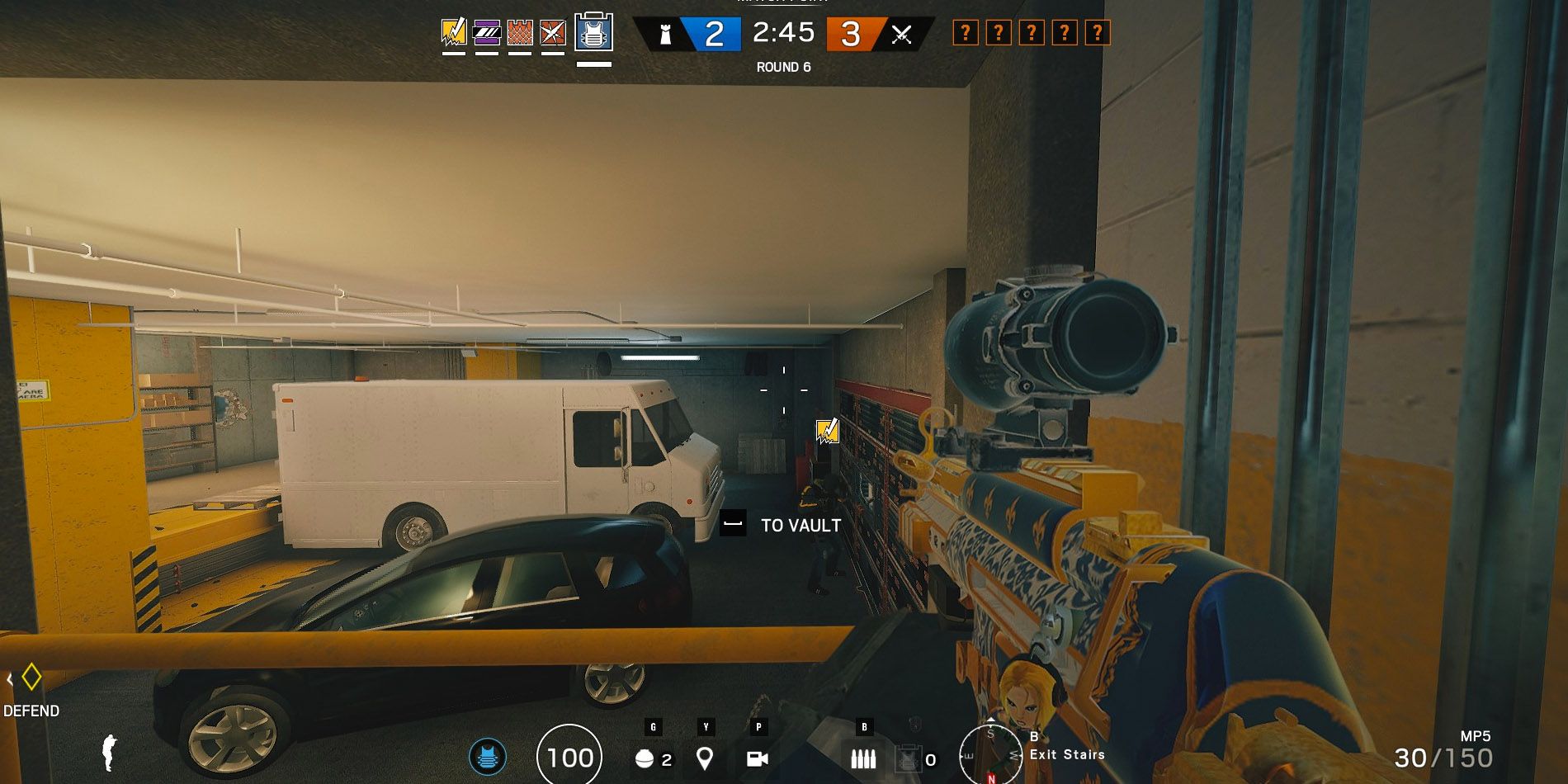Expand the back arrow chevron beside DEFEND

click(10, 679)
